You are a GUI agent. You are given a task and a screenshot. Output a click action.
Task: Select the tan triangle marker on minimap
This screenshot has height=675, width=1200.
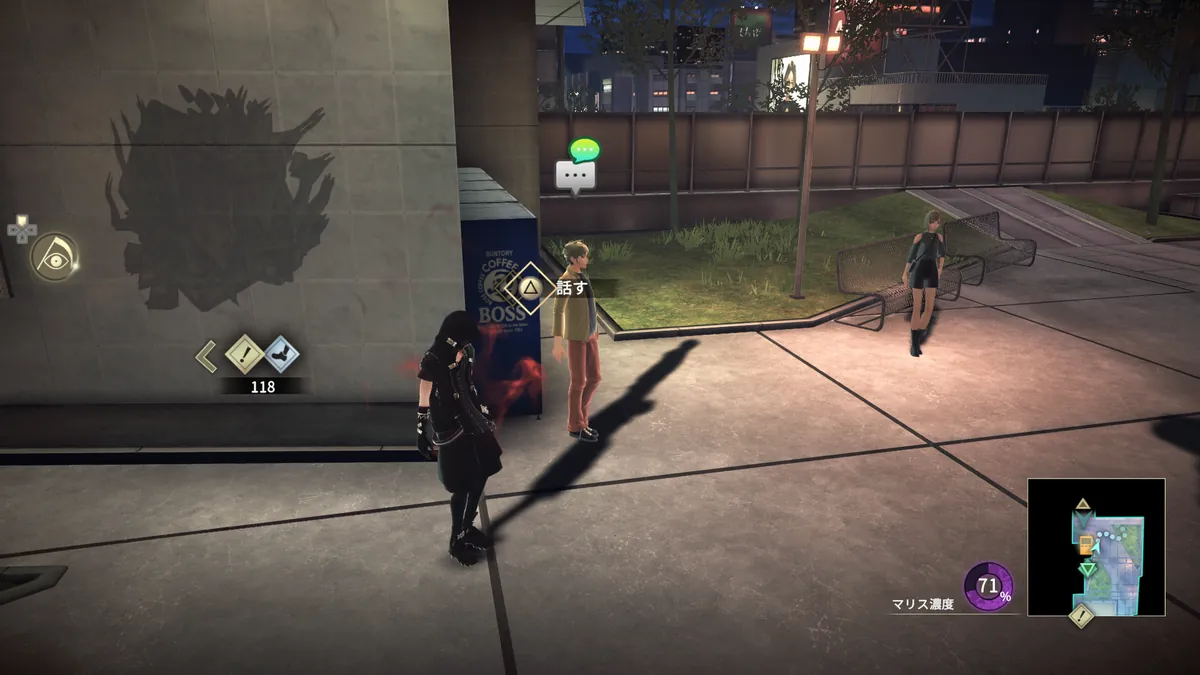(x=1083, y=504)
